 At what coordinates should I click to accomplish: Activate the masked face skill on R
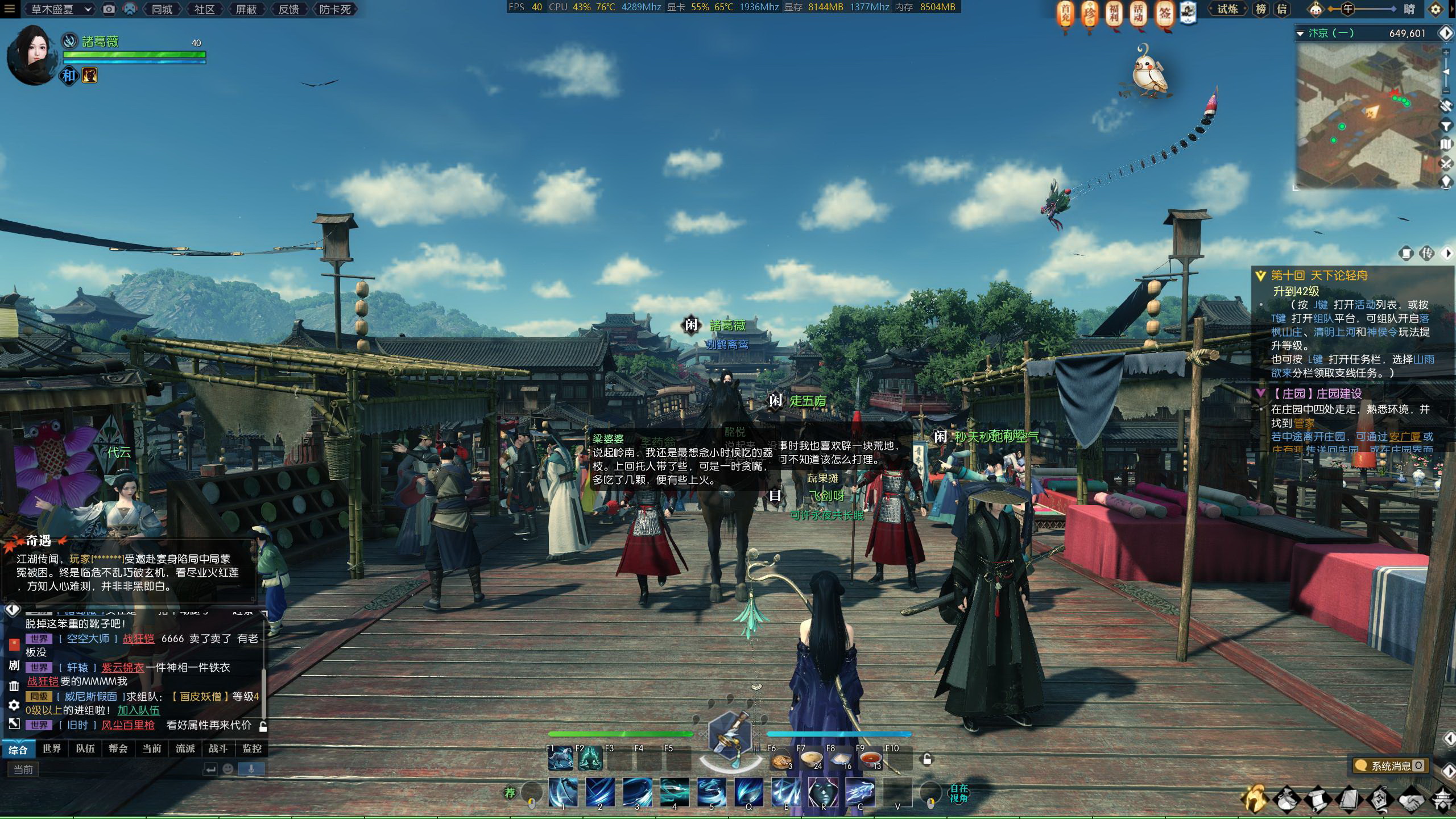coord(823,792)
